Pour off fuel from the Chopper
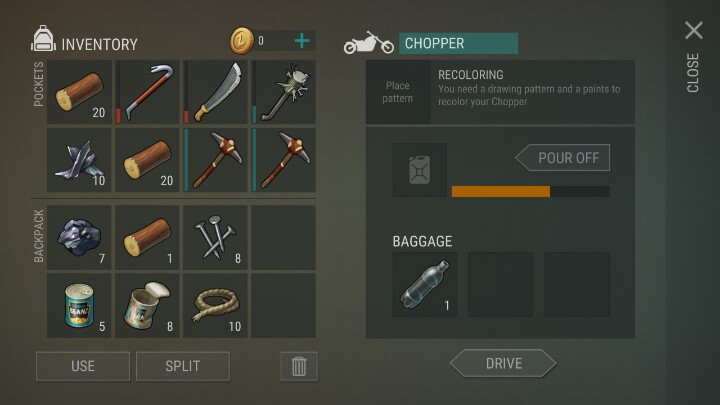This screenshot has width=720, height=405. click(563, 158)
